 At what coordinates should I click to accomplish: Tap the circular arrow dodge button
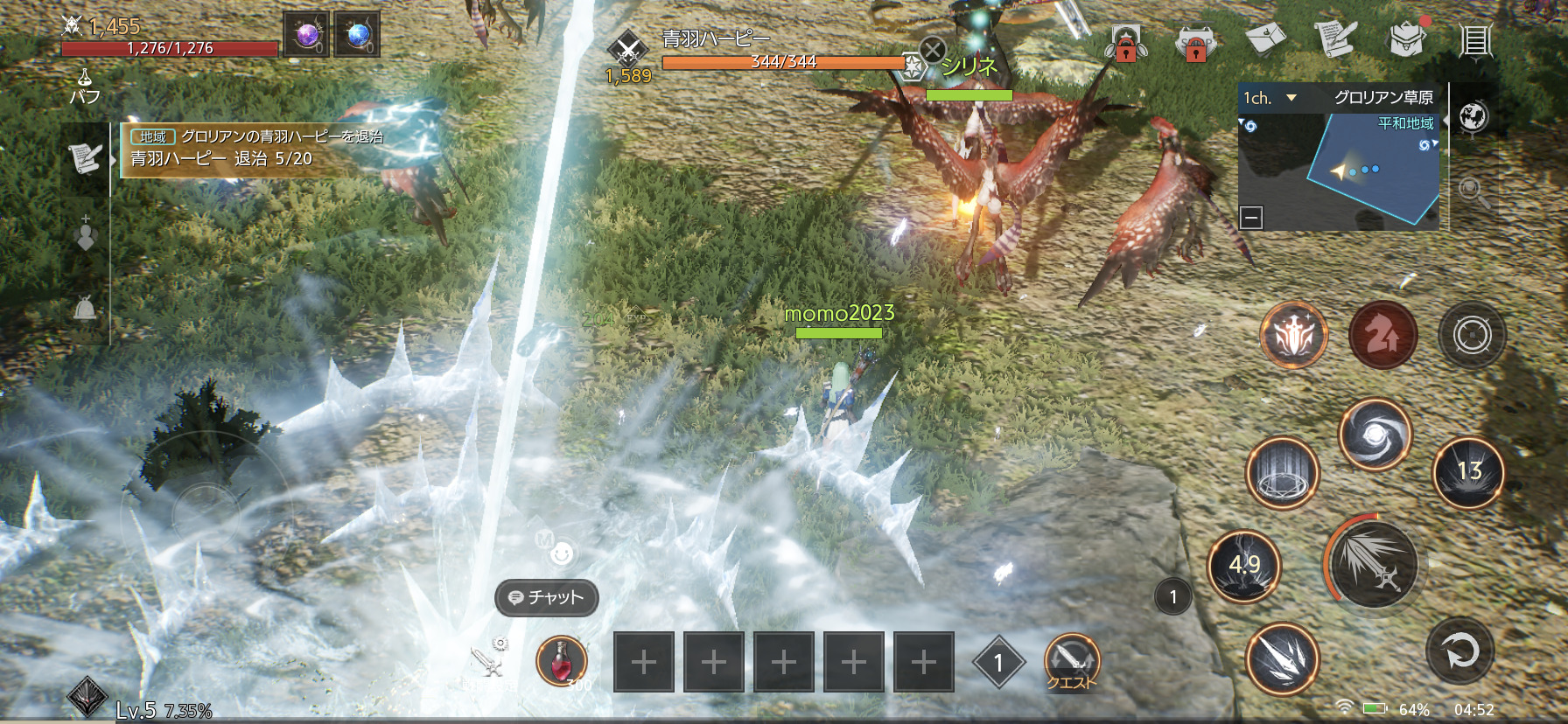(1459, 651)
